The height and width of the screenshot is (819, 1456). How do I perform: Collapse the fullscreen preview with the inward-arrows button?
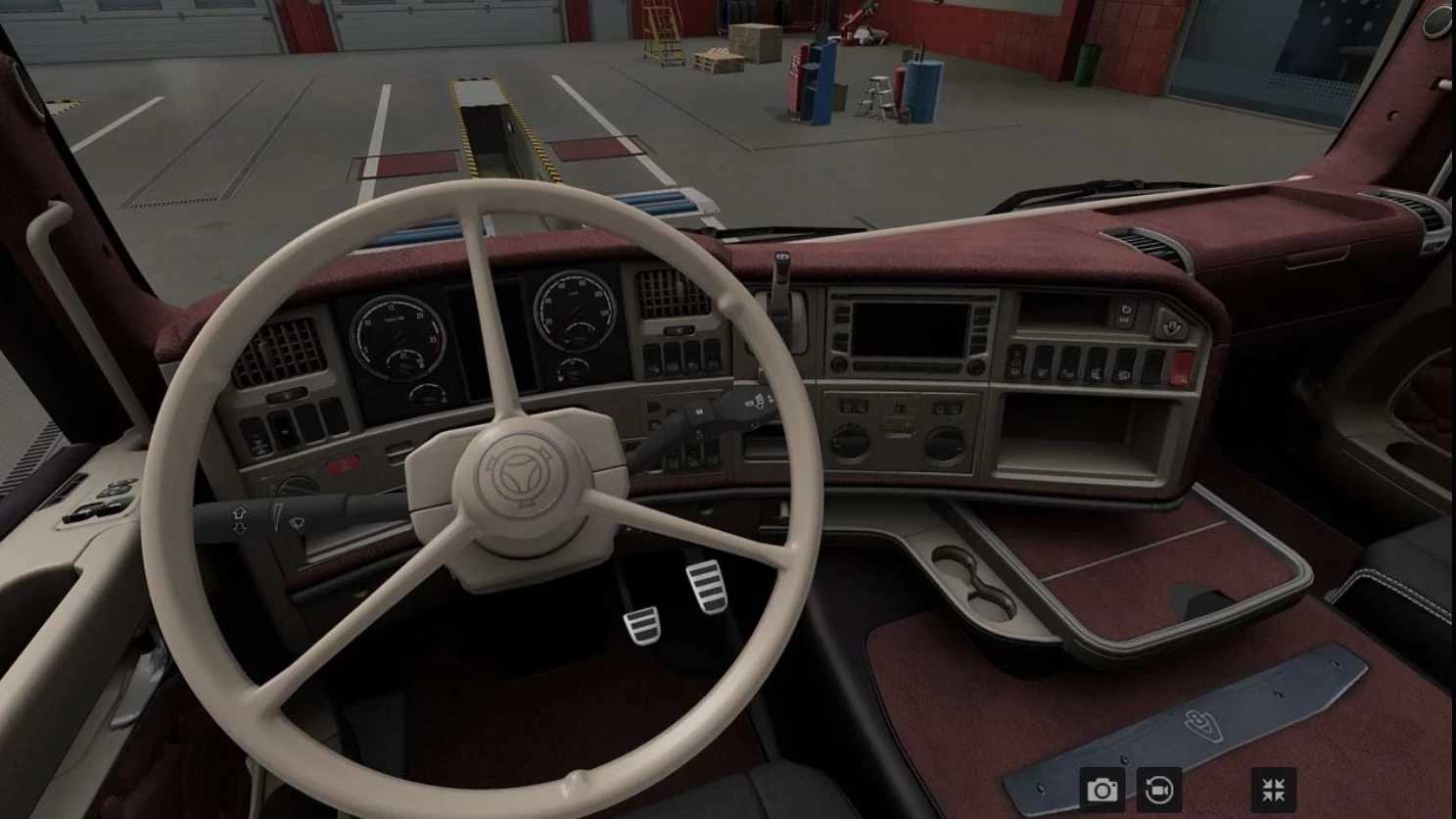click(1274, 789)
